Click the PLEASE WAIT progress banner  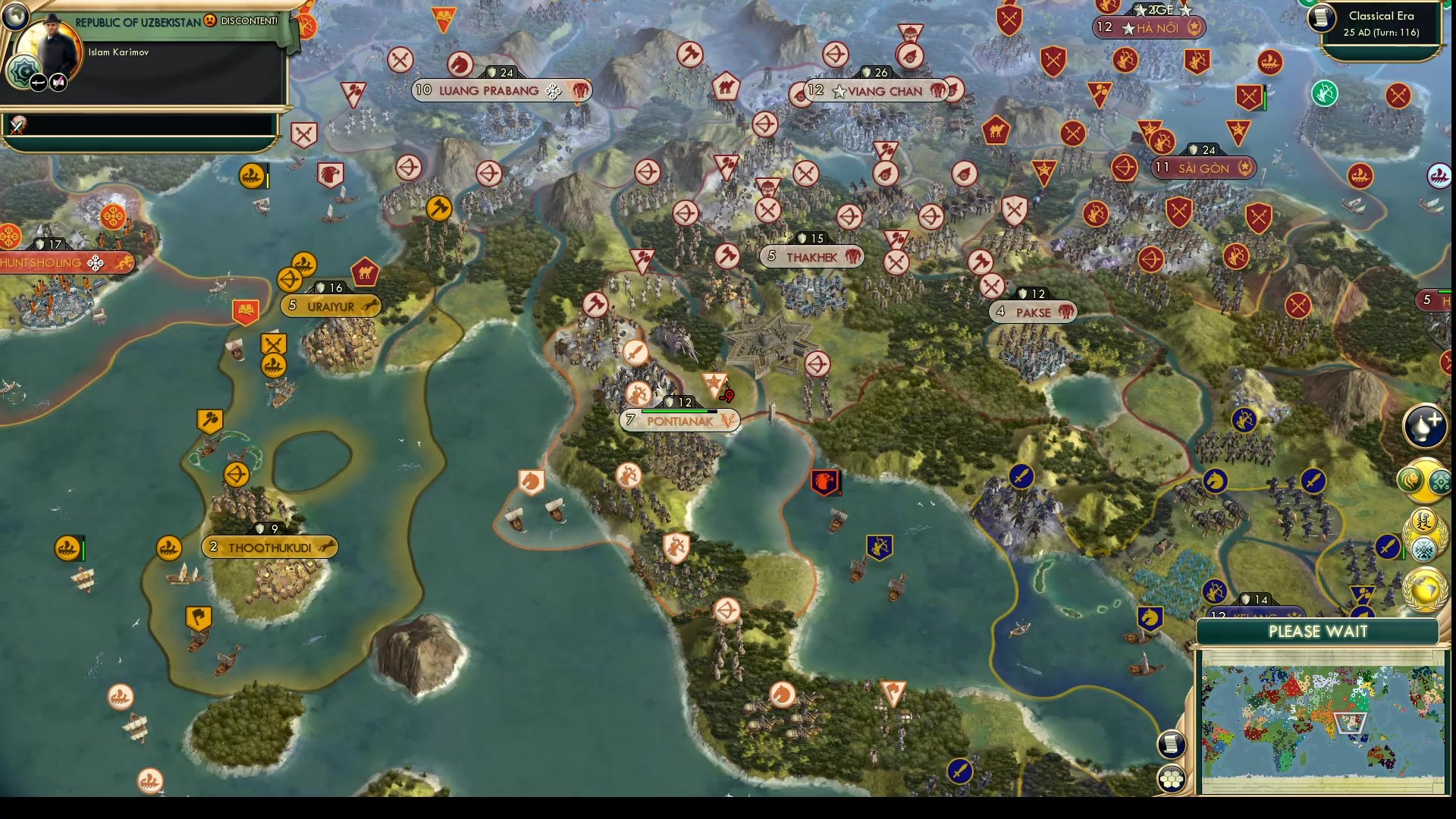(x=1319, y=632)
